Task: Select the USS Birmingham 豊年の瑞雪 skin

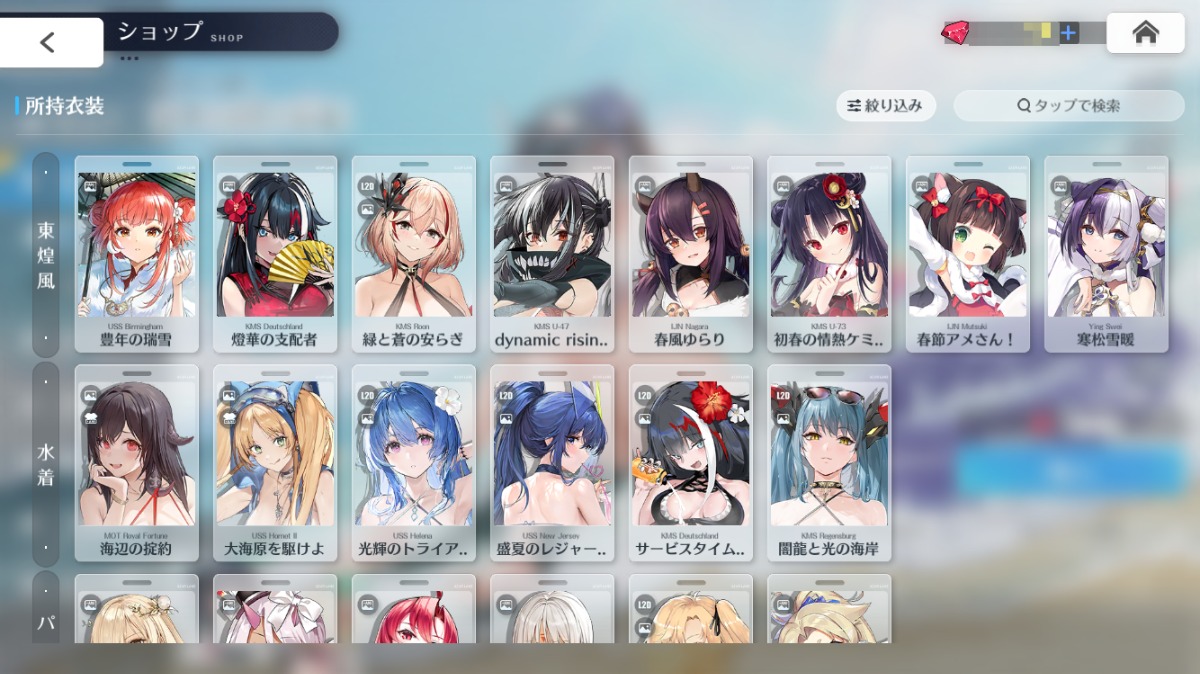Action: coord(136,254)
